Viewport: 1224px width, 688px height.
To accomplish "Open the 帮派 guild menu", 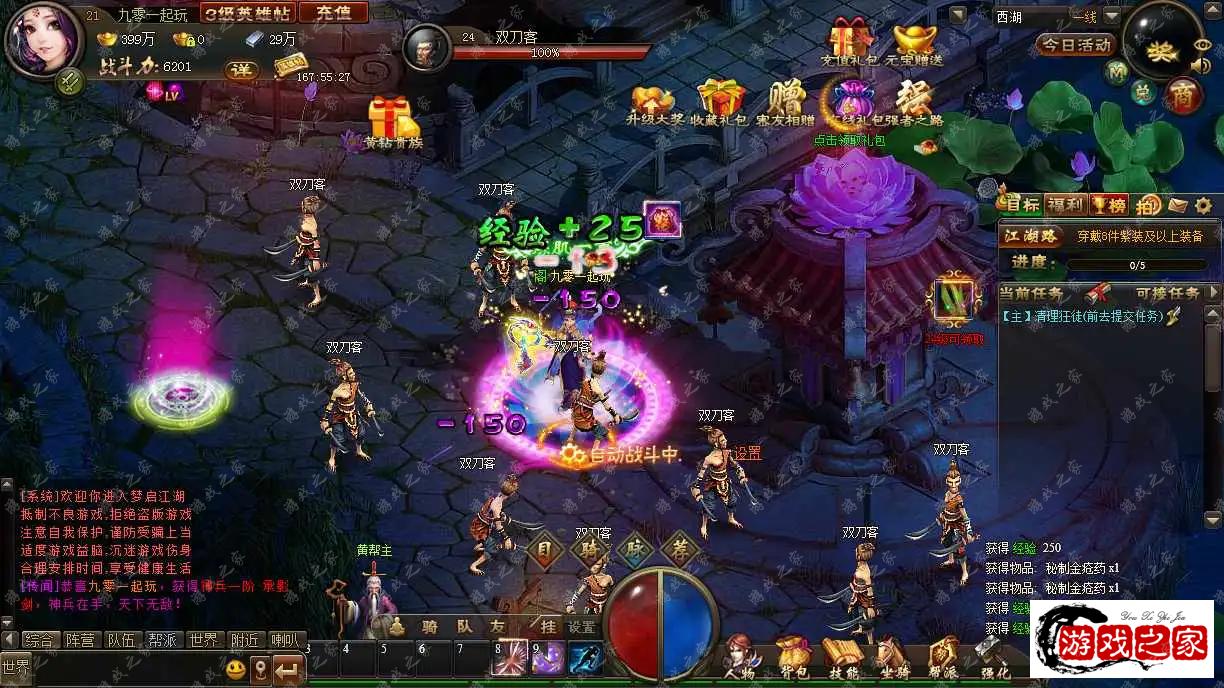I will click(942, 658).
